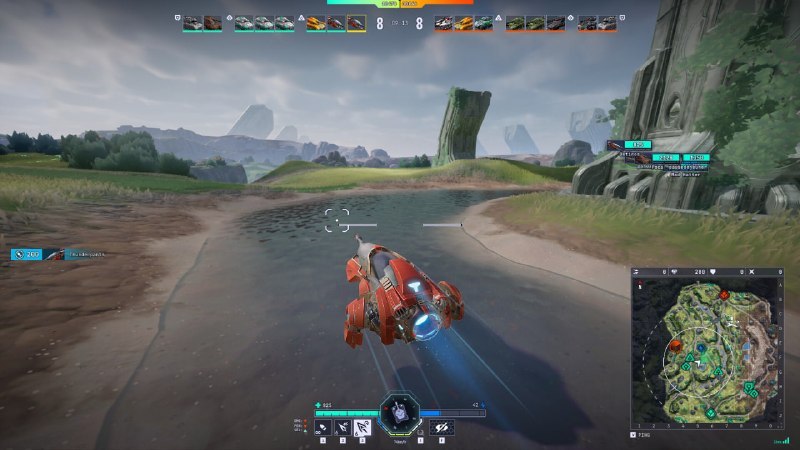Toggle the crossed-out eye stealth ability
This screenshot has height=450, width=800.
442,427
